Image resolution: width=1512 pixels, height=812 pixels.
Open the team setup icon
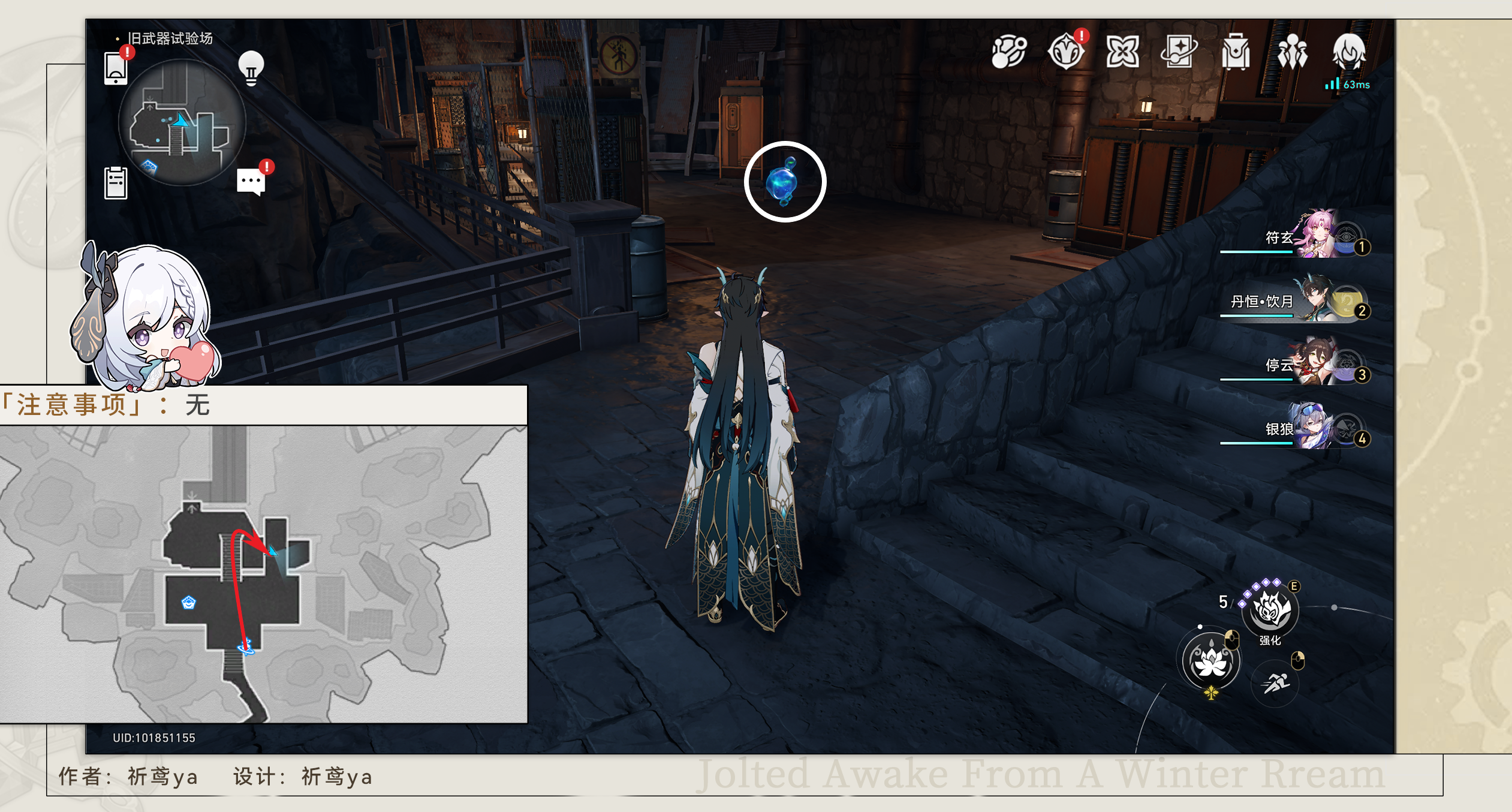[1292, 52]
